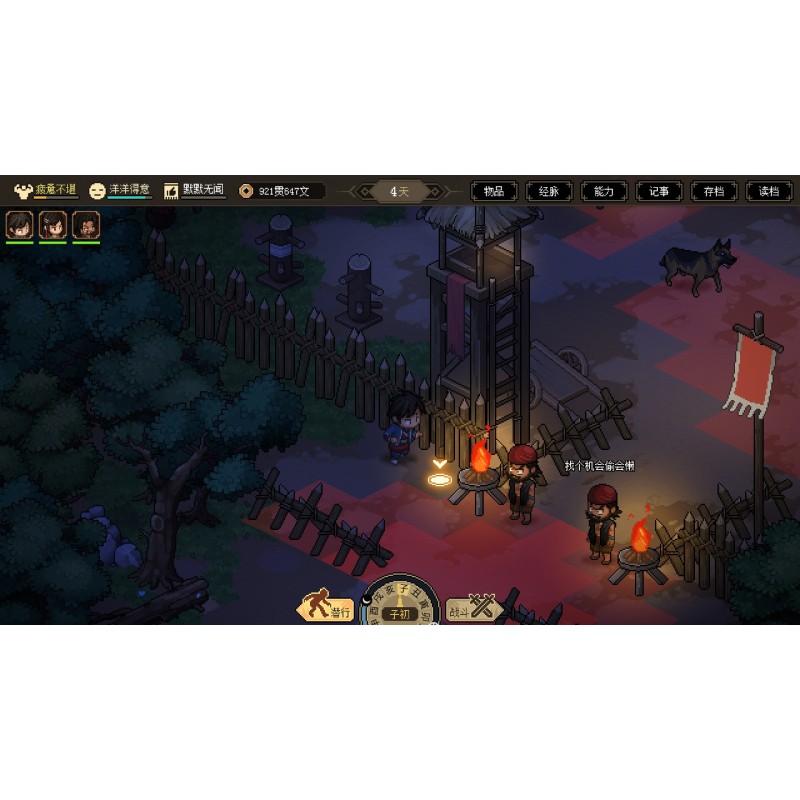Click the 疲惫不堪 stamina status icon
This screenshot has width=800, height=800.
[22, 190]
